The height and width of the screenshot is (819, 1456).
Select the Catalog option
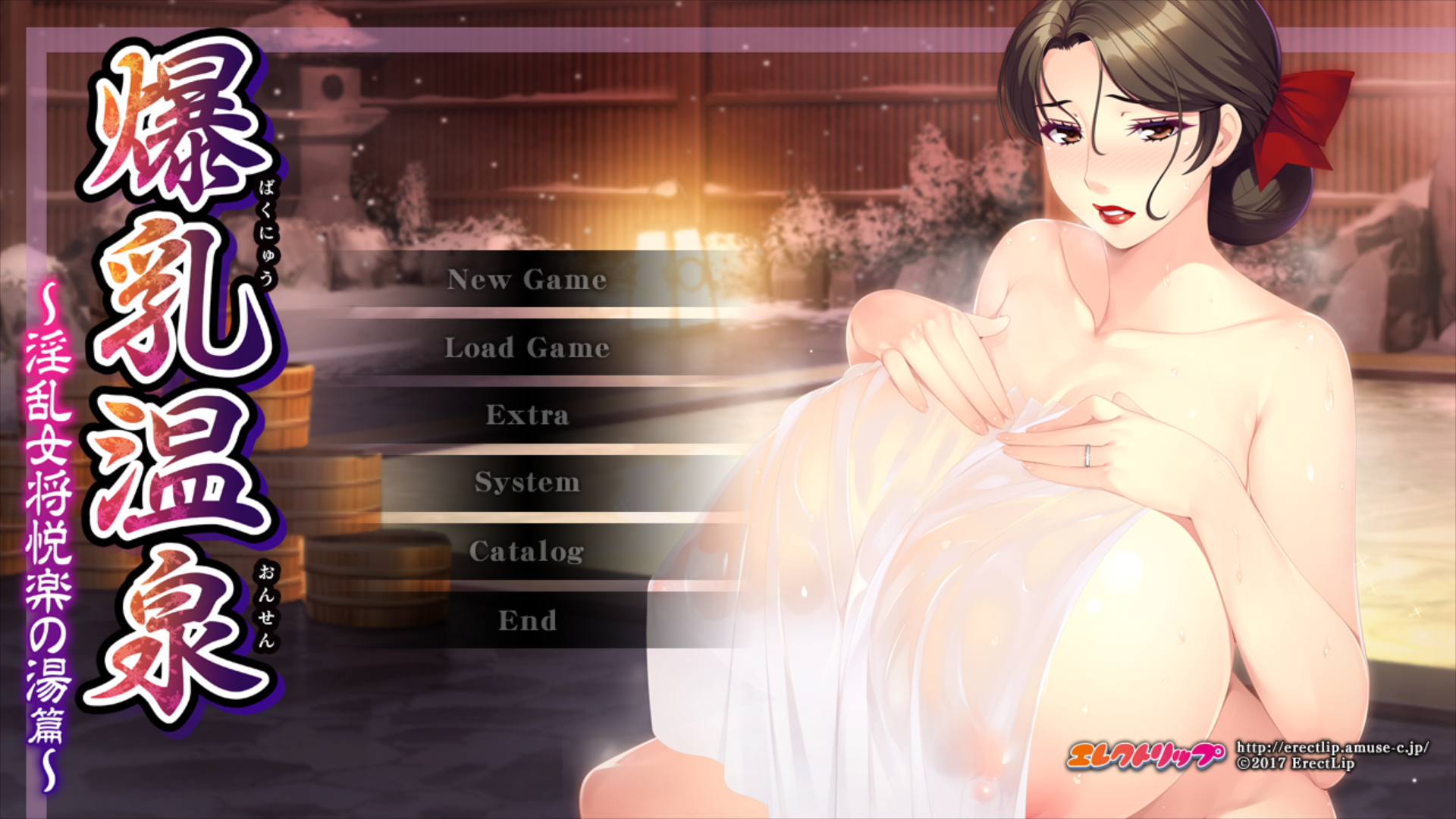pyautogui.click(x=526, y=551)
